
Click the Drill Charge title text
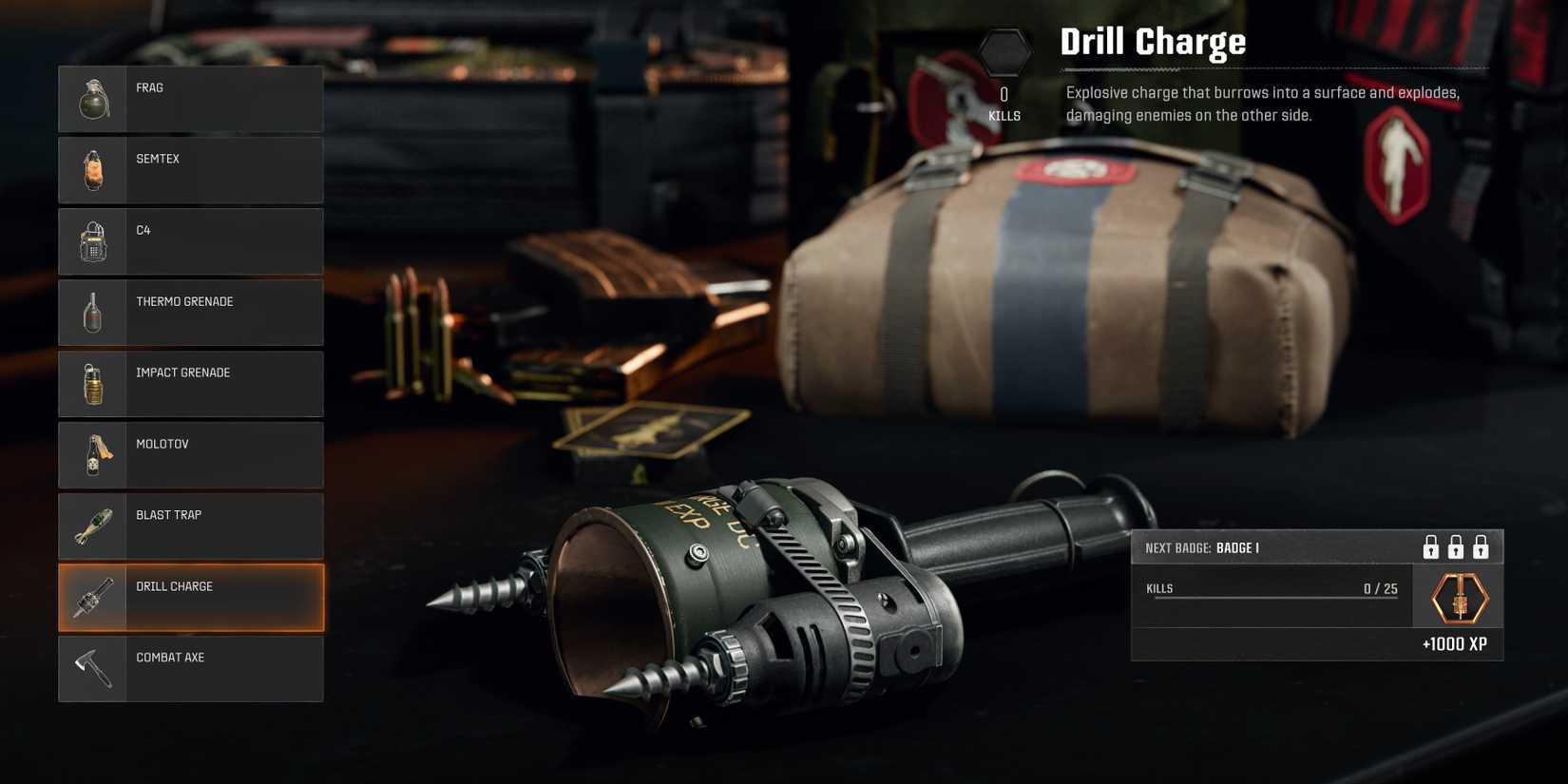(1153, 41)
